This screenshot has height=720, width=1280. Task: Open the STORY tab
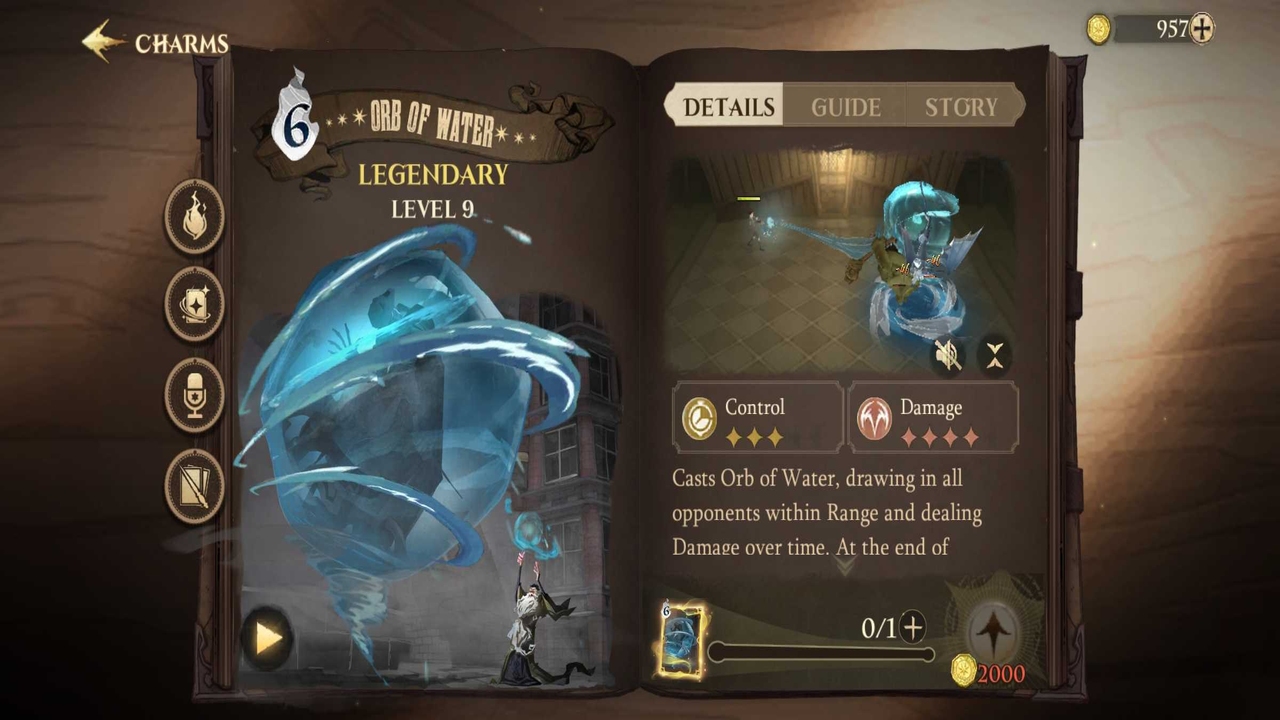[961, 107]
